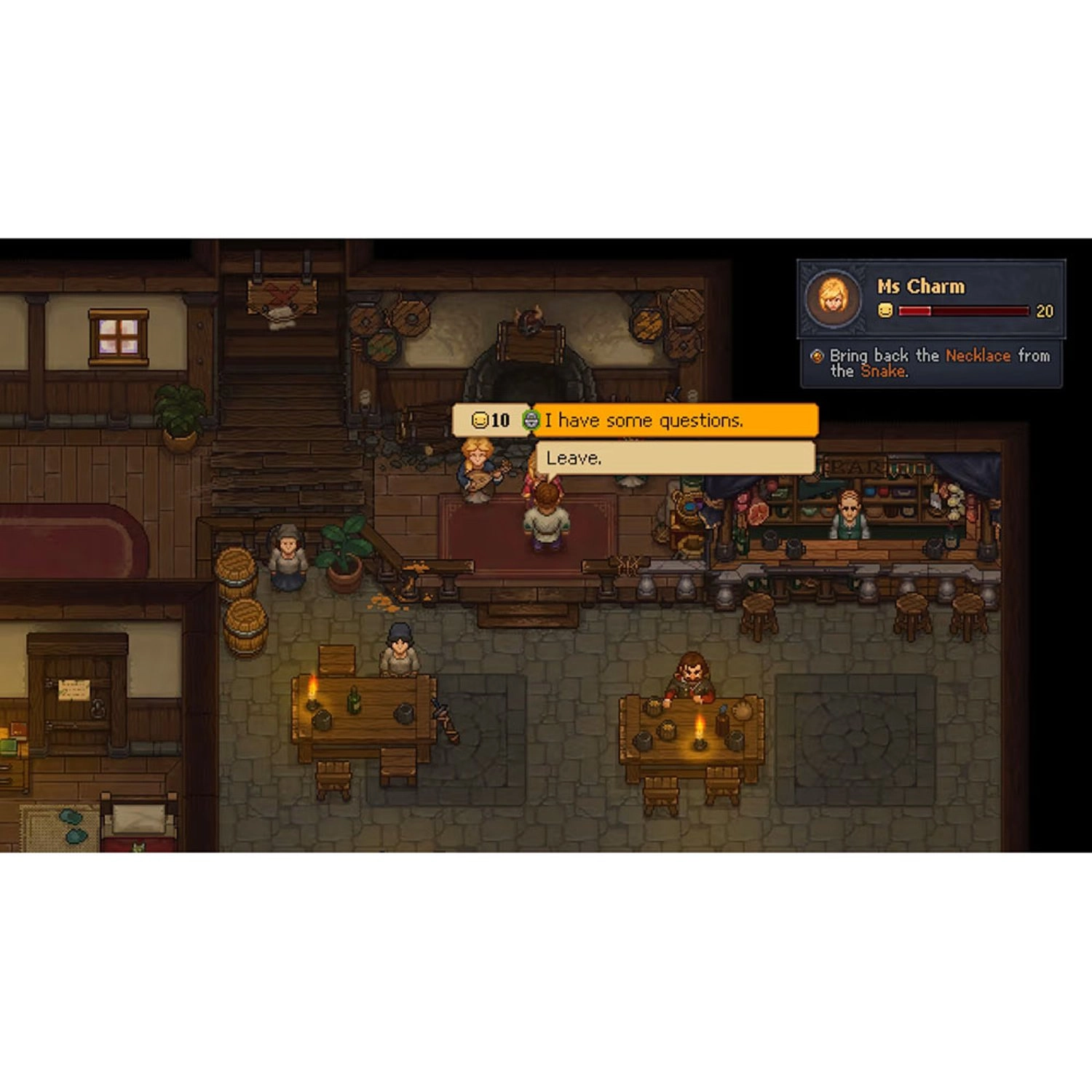Screen dimensions: 1092x1092
Task: Choose "I have some questions." dialog option
Action: tap(677, 420)
